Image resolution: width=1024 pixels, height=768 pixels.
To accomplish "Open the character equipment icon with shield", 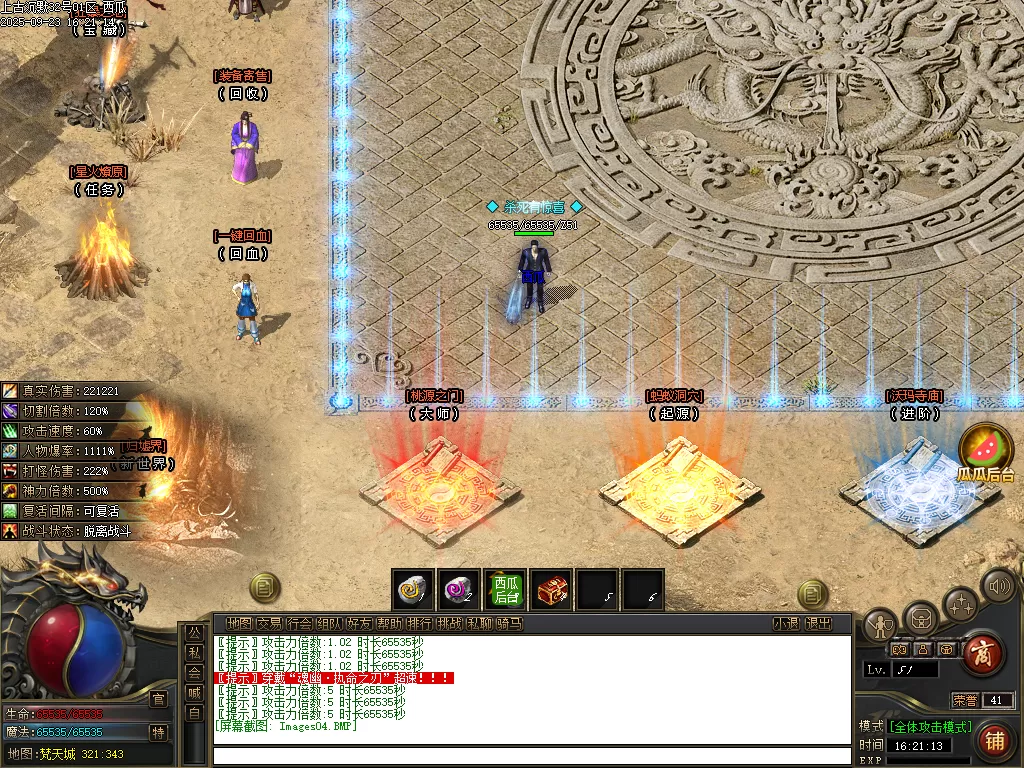I will point(880,626).
